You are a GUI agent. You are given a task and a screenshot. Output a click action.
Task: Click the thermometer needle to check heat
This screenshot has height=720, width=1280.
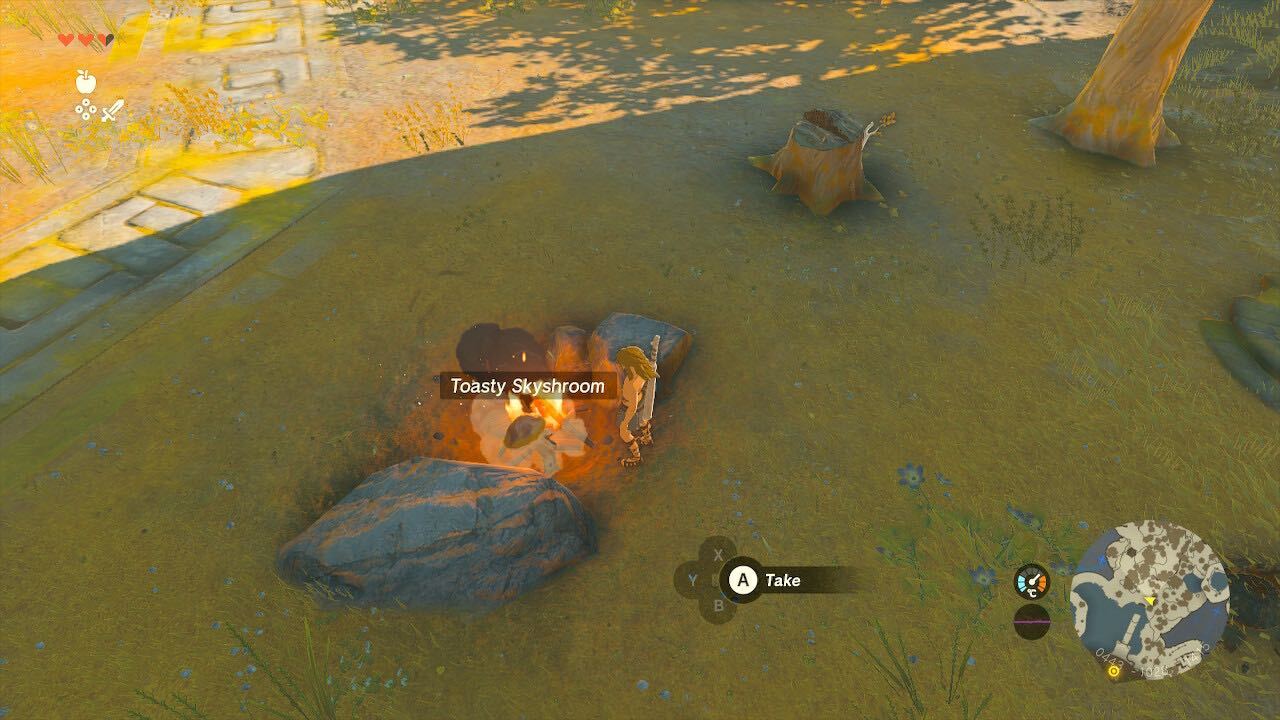1033,577
